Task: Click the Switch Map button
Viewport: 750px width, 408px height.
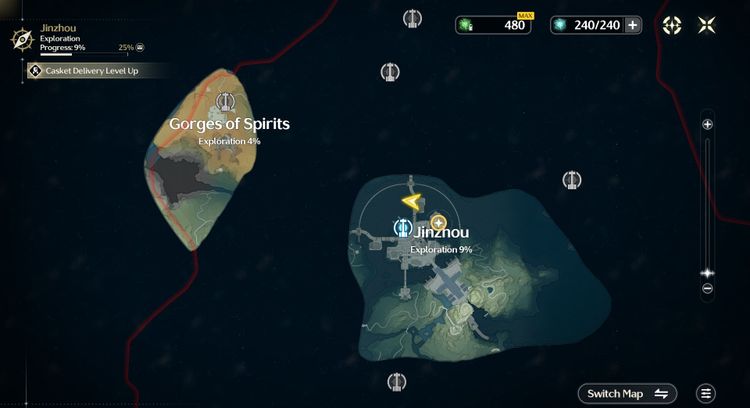Action: 627,393
